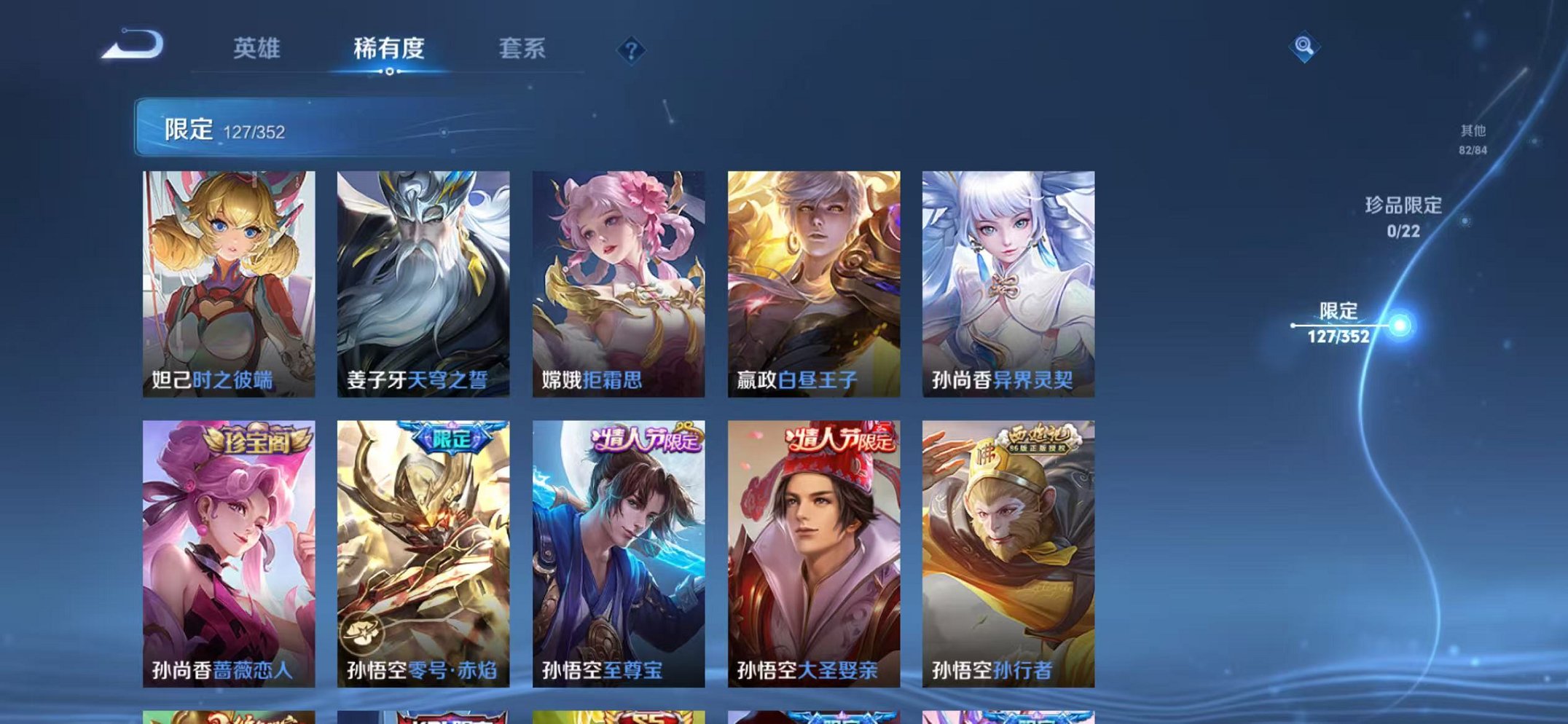This screenshot has height=724, width=1568.
Task: Open help via the question mark icon
Action: click(x=631, y=50)
